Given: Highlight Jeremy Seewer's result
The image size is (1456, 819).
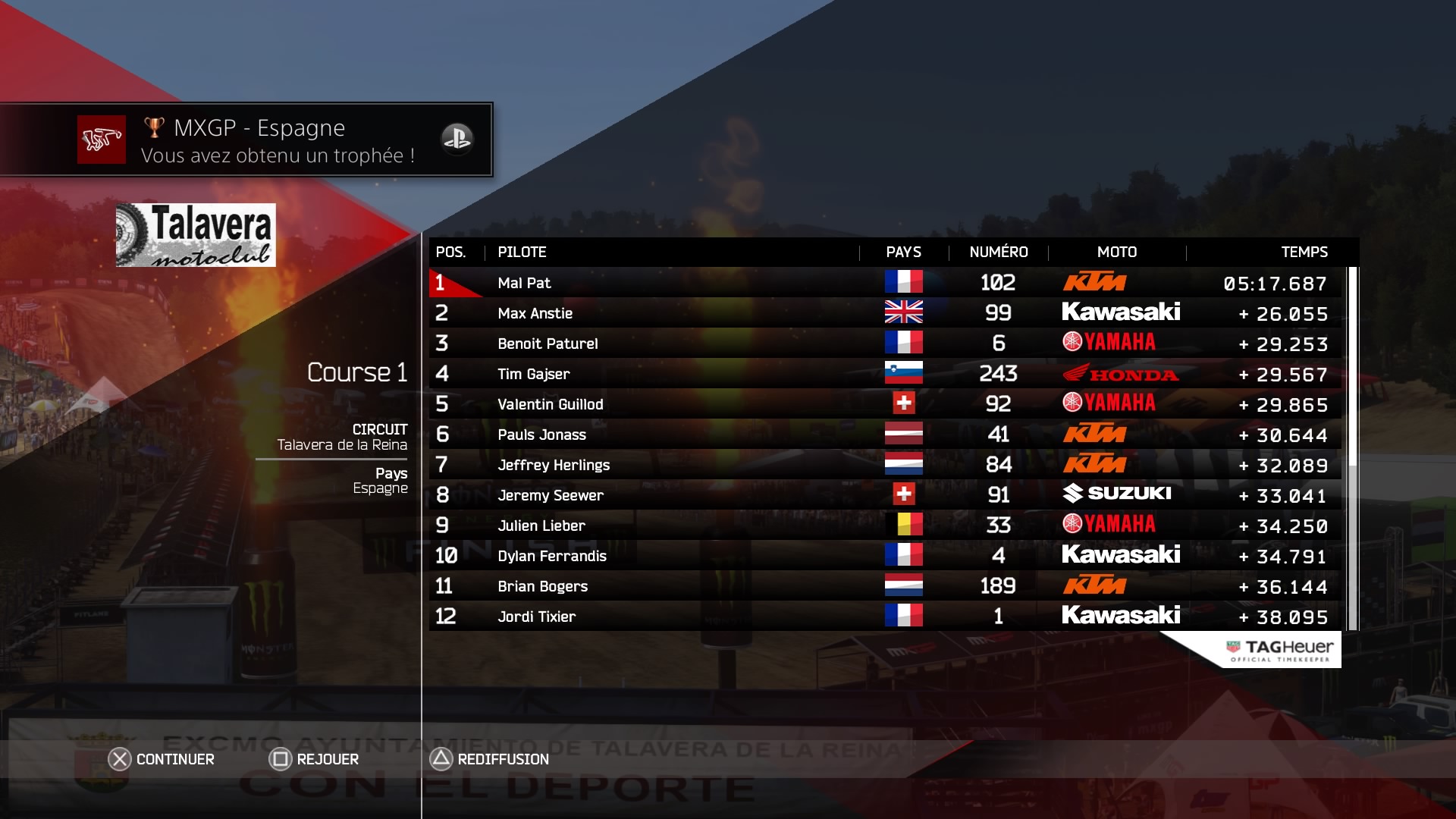Looking at the screenshot, I should coord(884,495).
